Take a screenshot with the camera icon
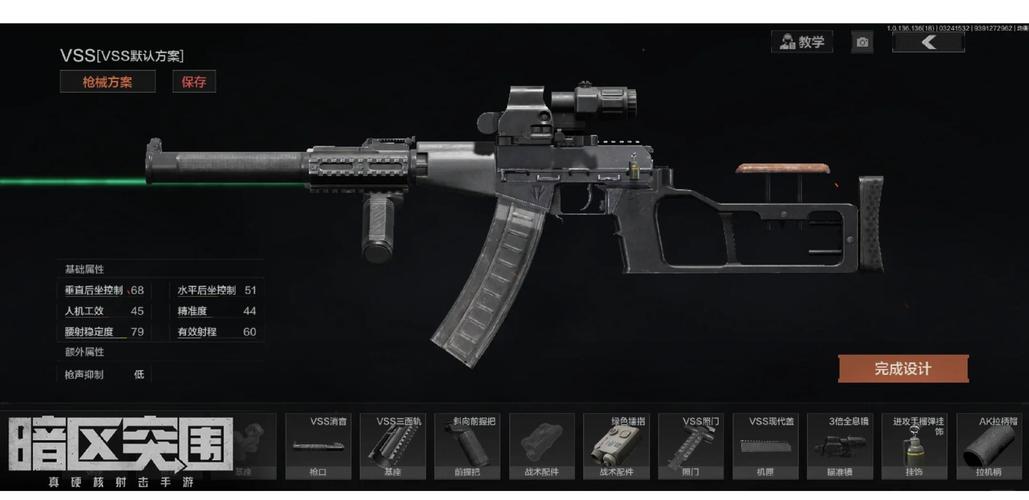This screenshot has width=1029, height=500. click(x=862, y=42)
